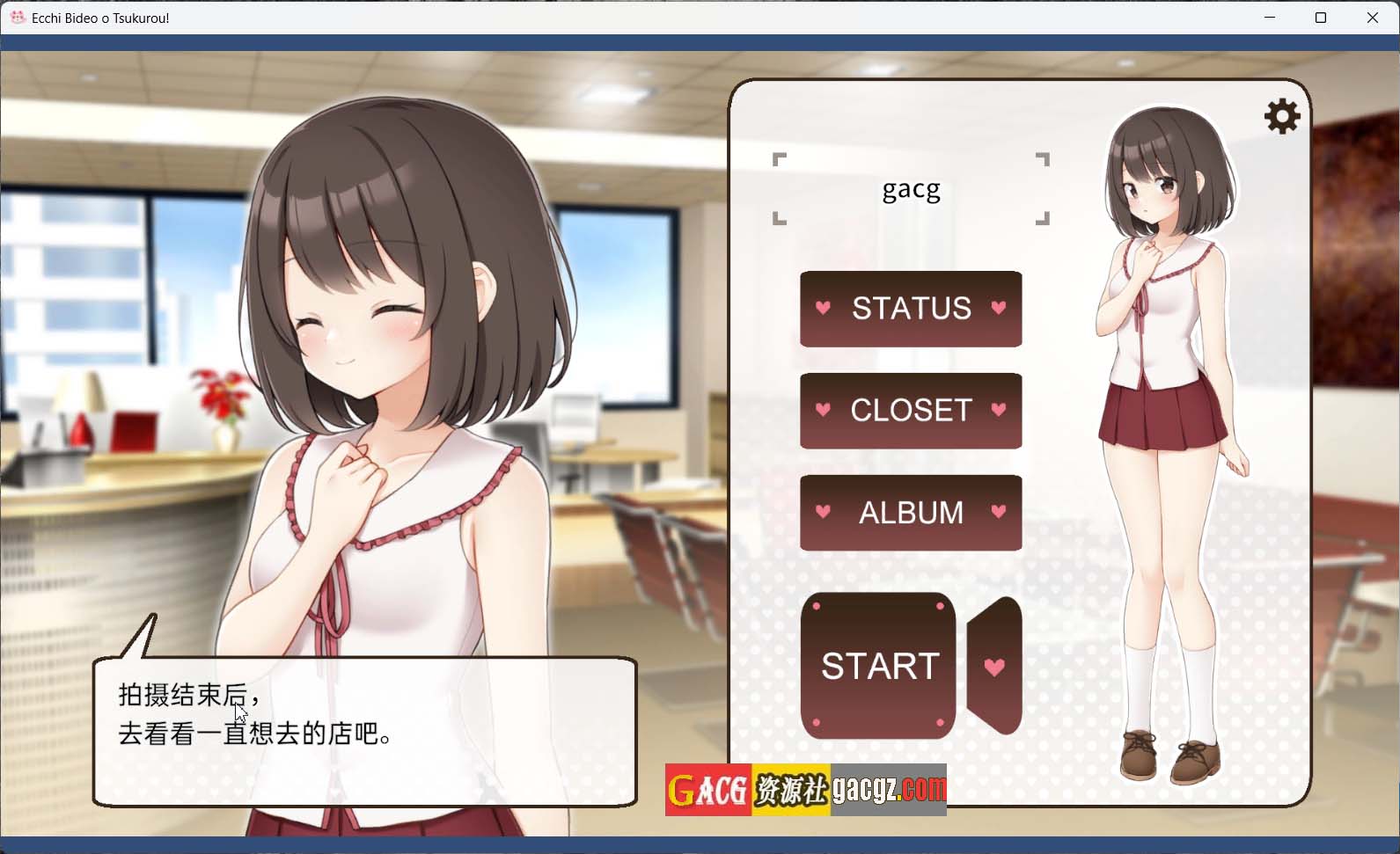The height and width of the screenshot is (854, 1400).
Task: Maximize the game window
Action: point(1320,18)
